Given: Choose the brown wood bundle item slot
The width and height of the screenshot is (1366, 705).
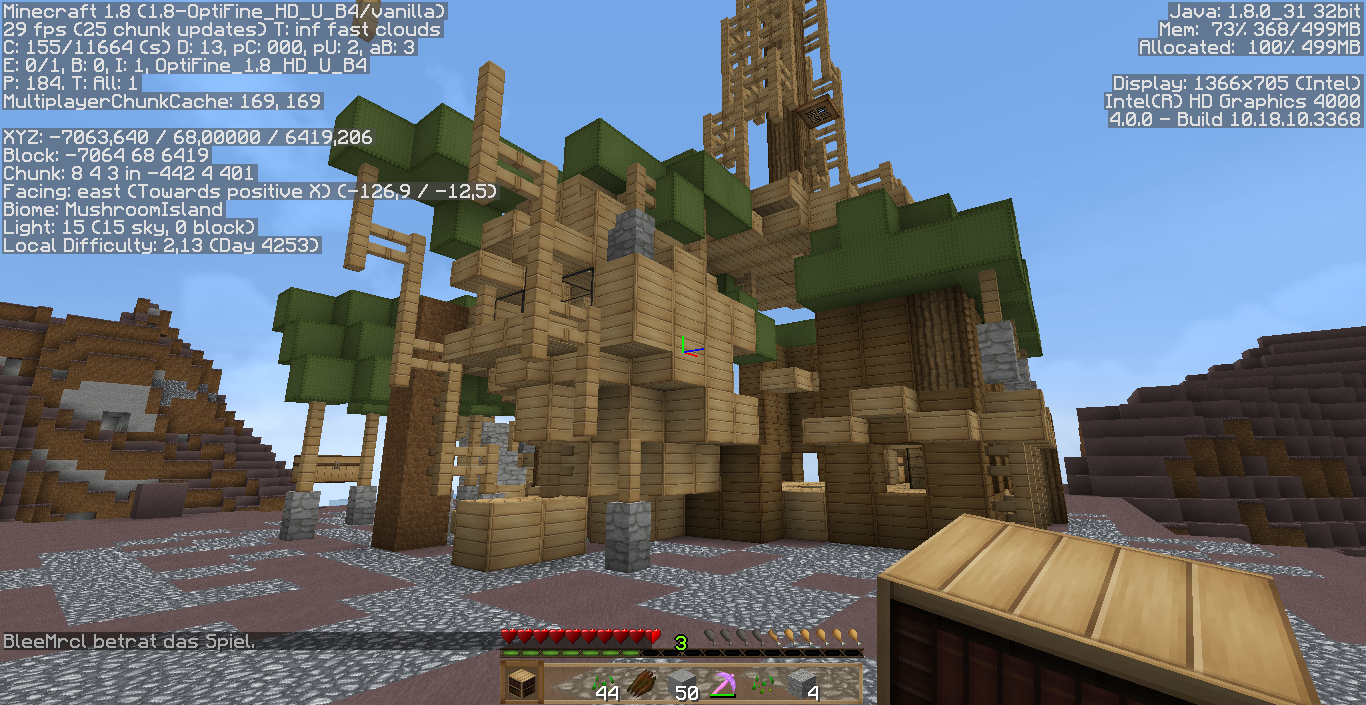Looking at the screenshot, I should point(641,685).
